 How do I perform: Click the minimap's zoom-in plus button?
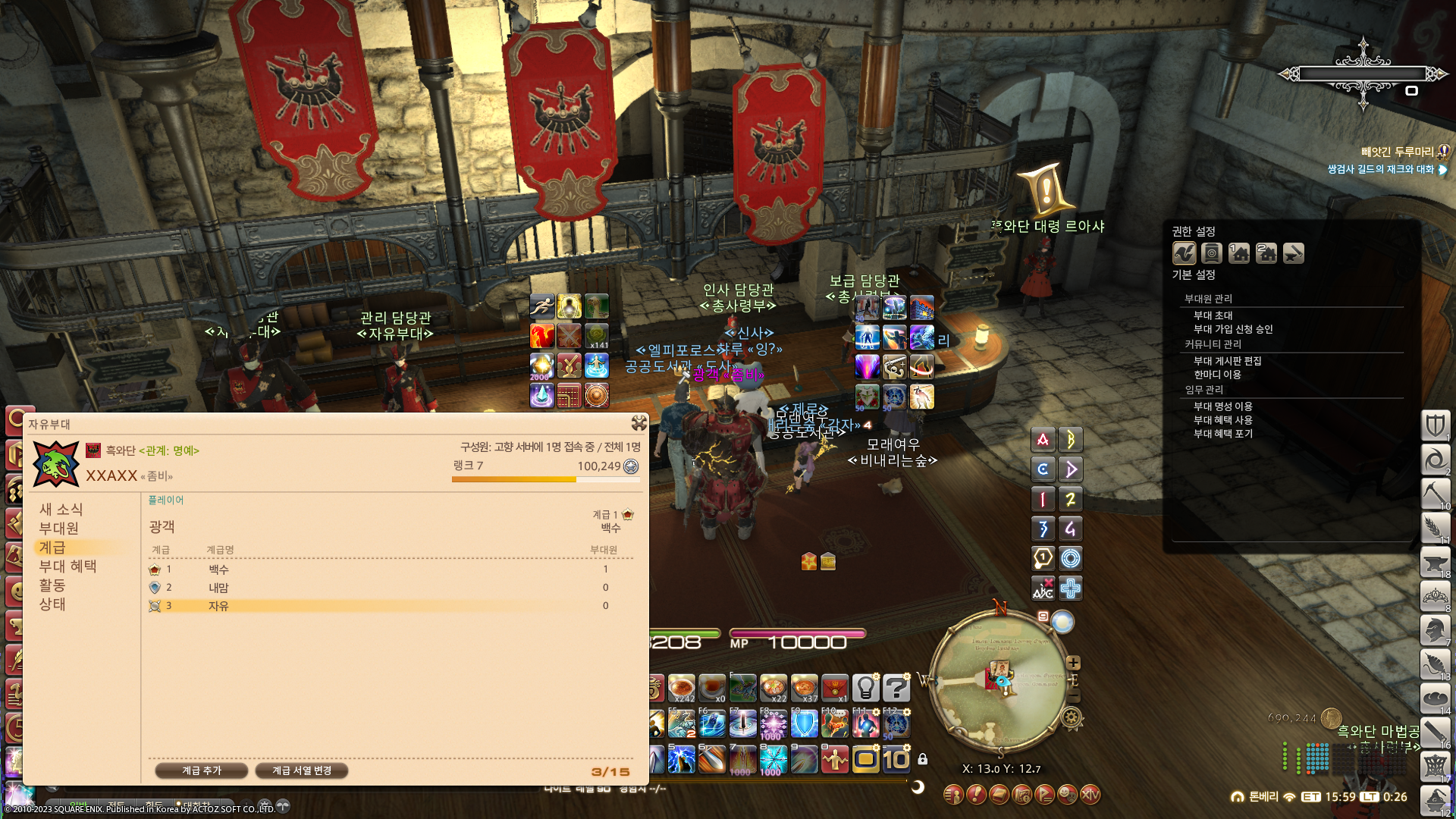[1073, 663]
